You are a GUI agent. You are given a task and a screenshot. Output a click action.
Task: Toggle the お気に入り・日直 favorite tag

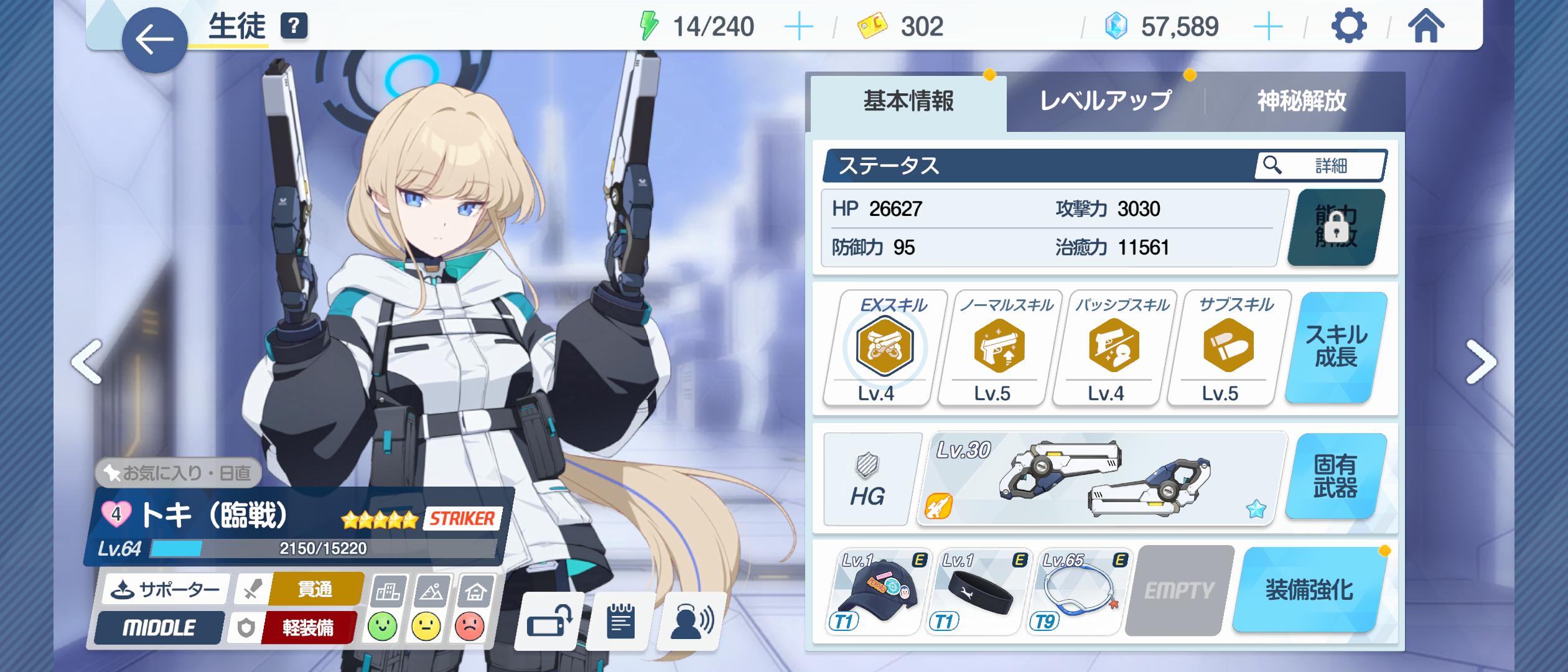(x=178, y=474)
